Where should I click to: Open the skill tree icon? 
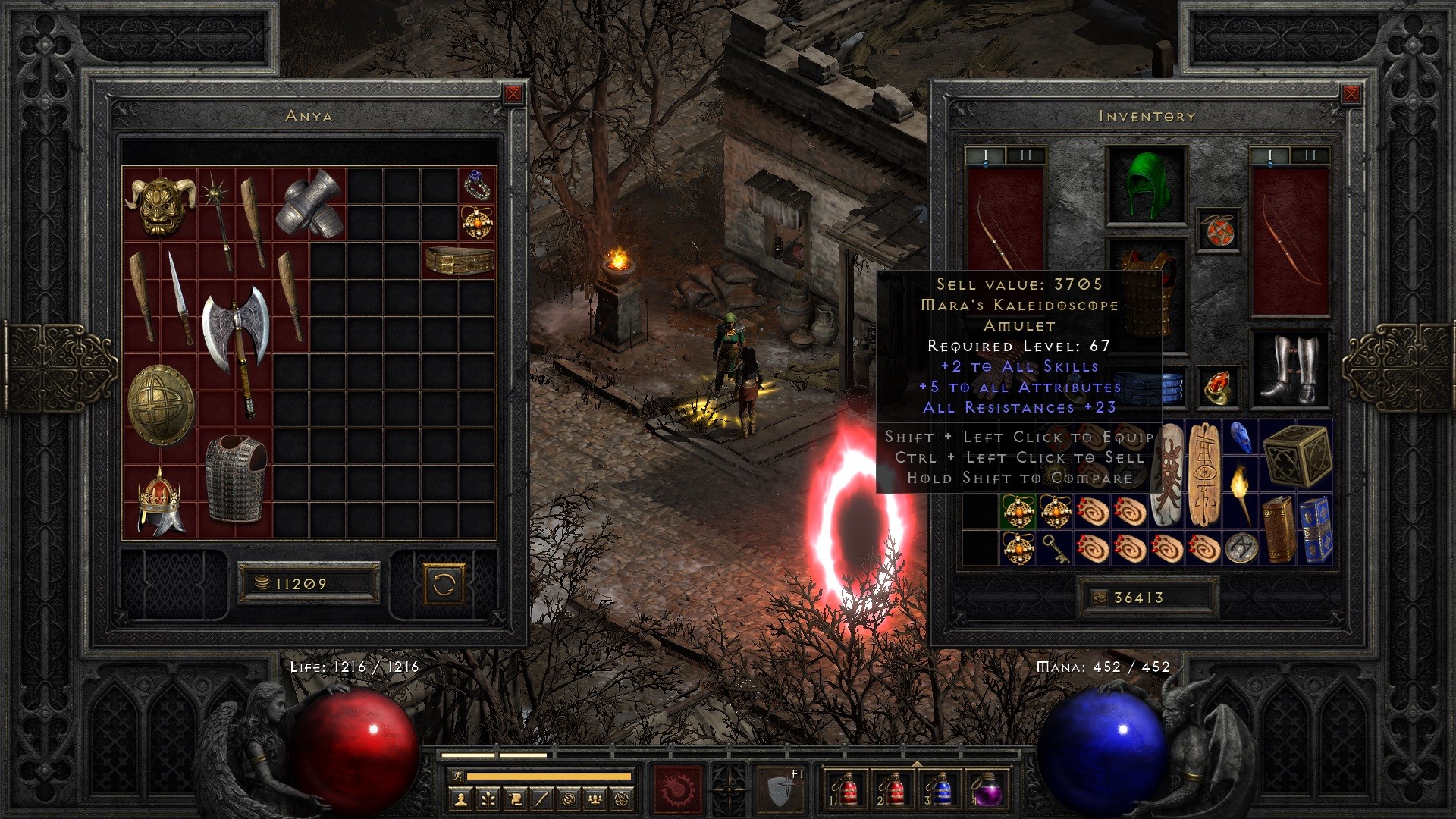point(488,798)
